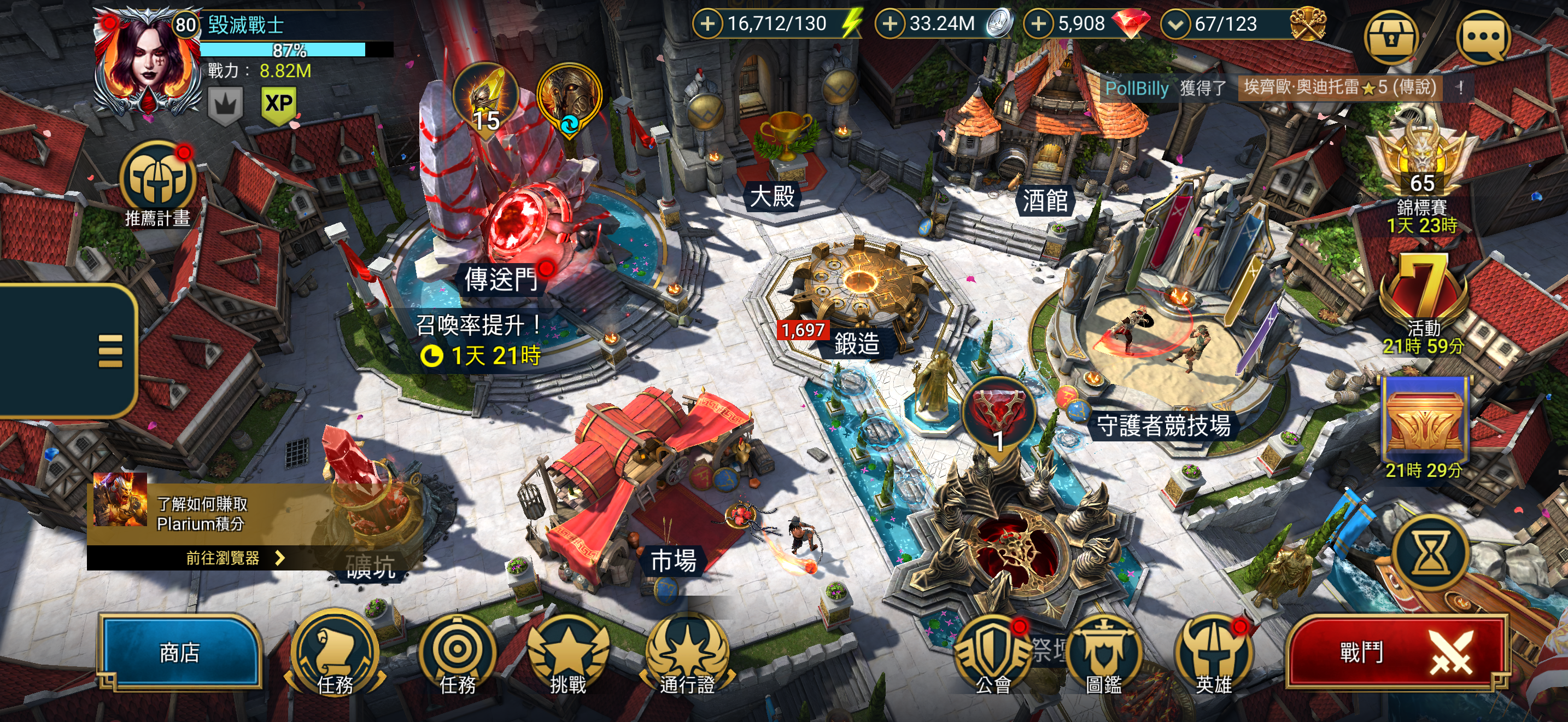Buy more gems with plus button
Viewport: 1568px width, 722px height.
(1038, 24)
